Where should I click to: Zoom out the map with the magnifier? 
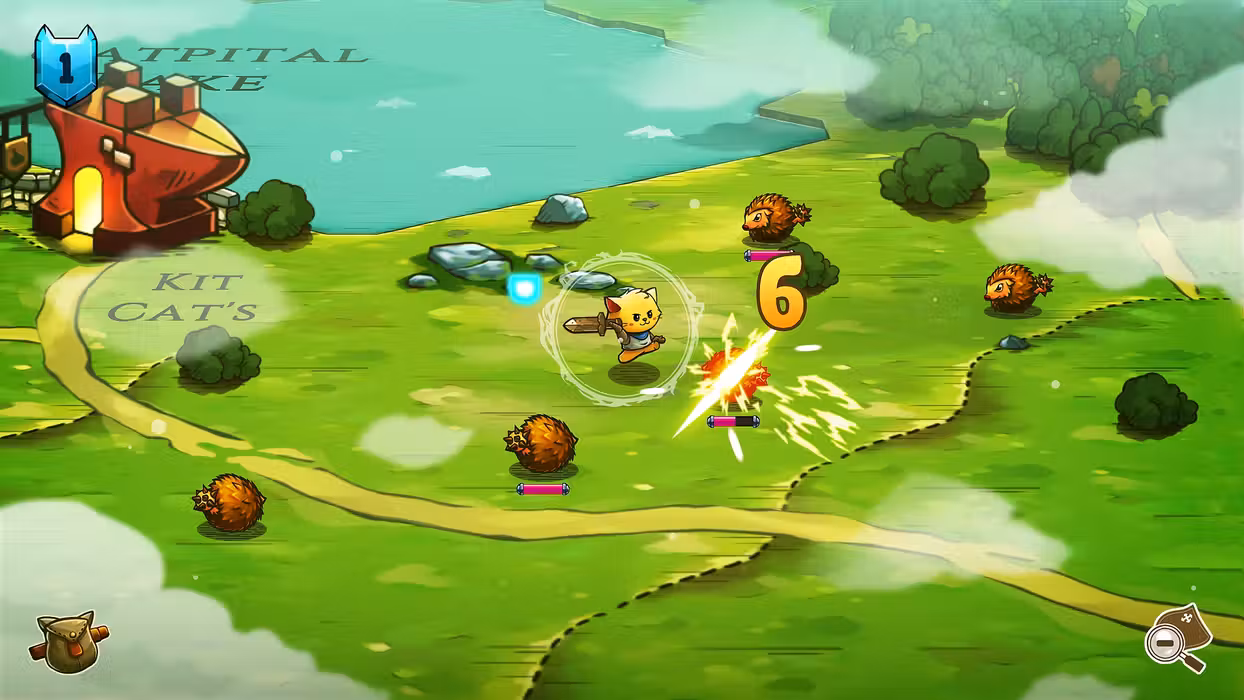tap(1176, 639)
